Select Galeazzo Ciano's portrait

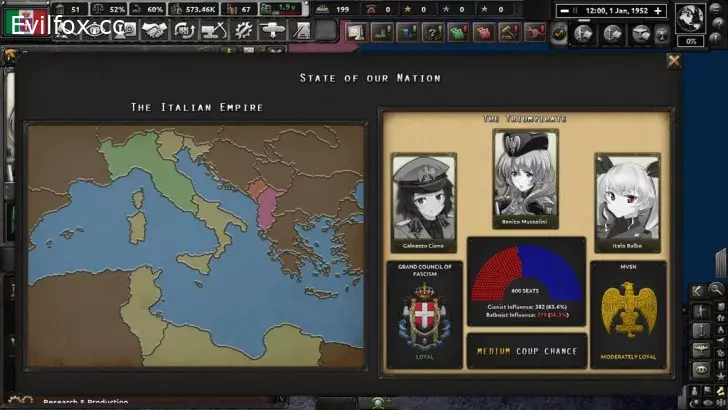coord(423,198)
